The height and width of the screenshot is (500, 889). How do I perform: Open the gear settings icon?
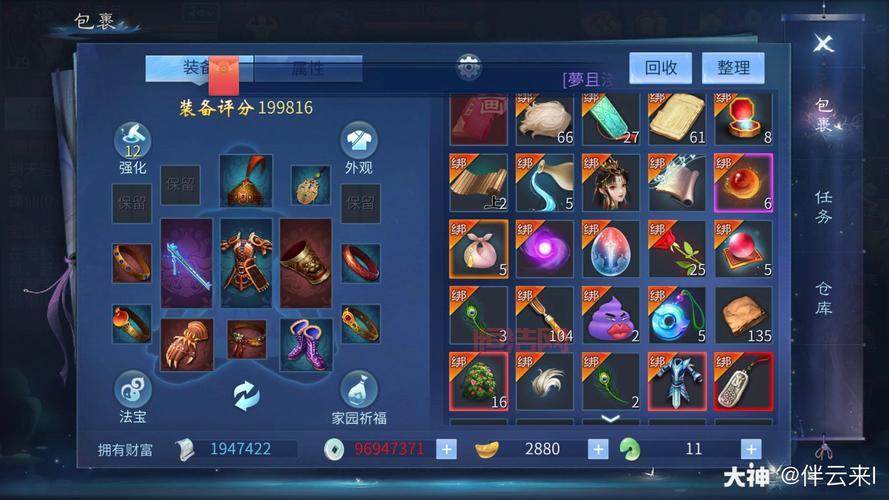(469, 68)
